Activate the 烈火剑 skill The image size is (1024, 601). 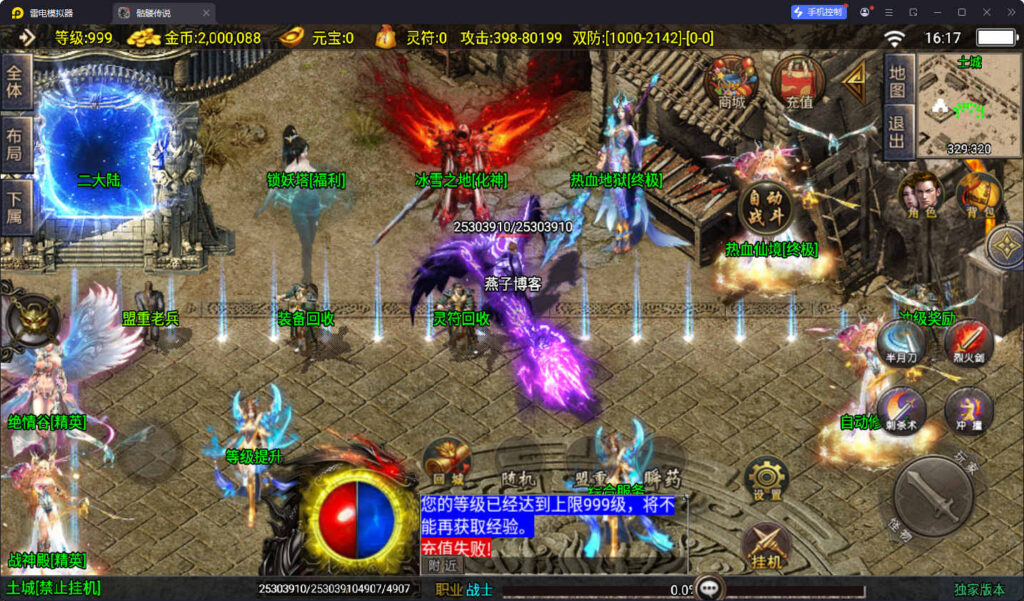967,340
